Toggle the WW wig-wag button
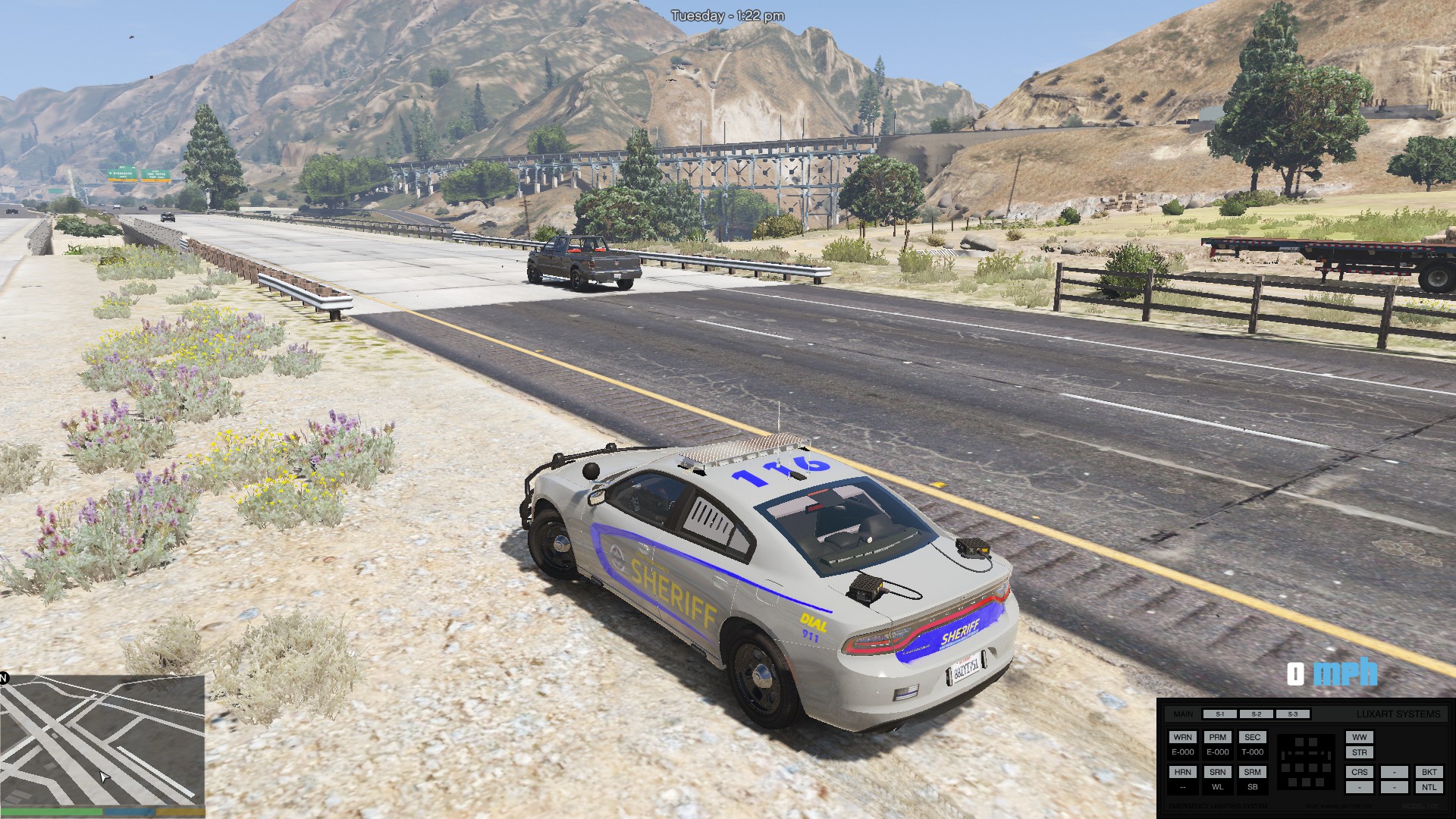The height and width of the screenshot is (819, 1456). point(1359,737)
